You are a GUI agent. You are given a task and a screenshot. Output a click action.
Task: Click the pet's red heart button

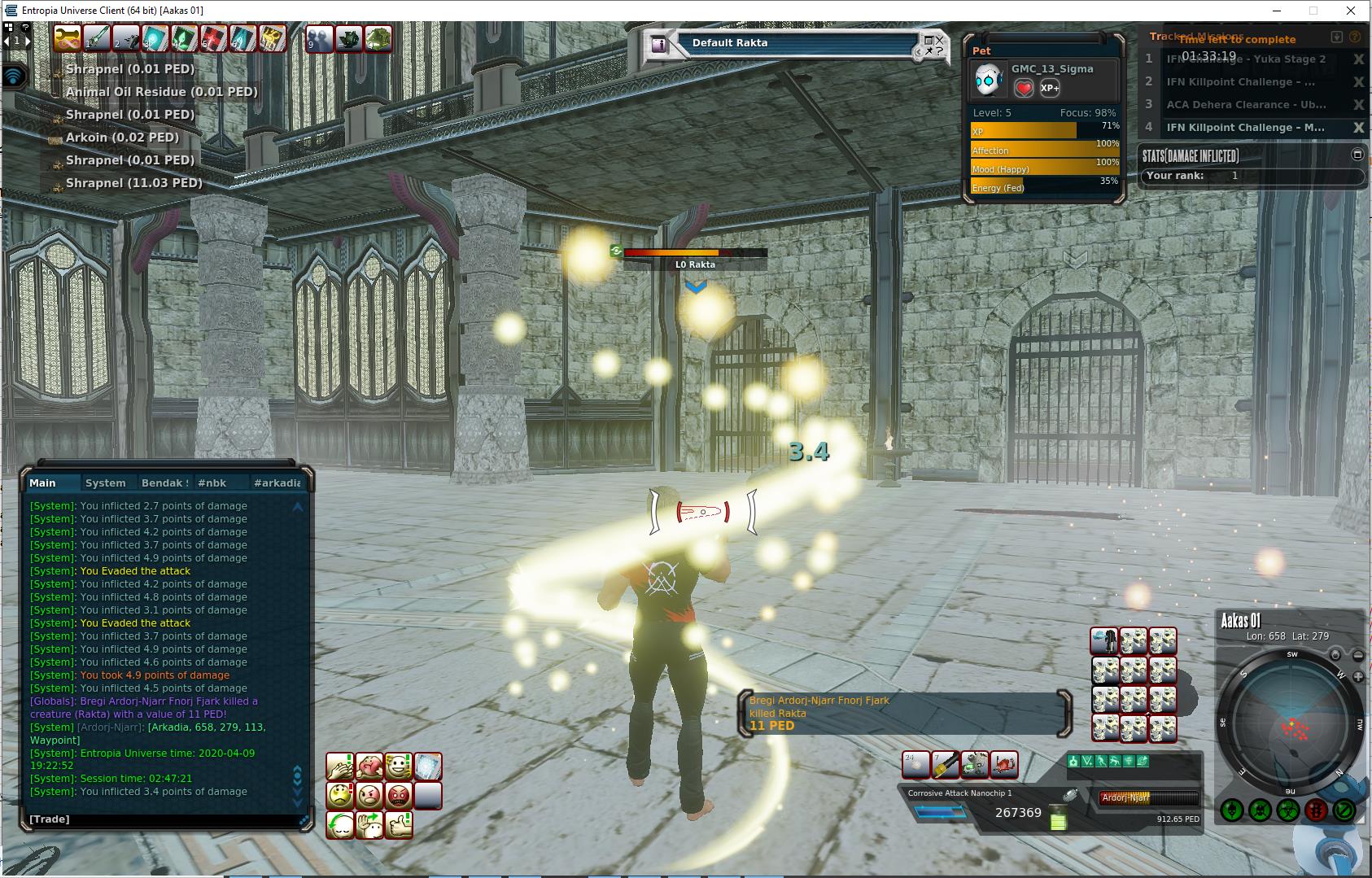(x=1024, y=88)
